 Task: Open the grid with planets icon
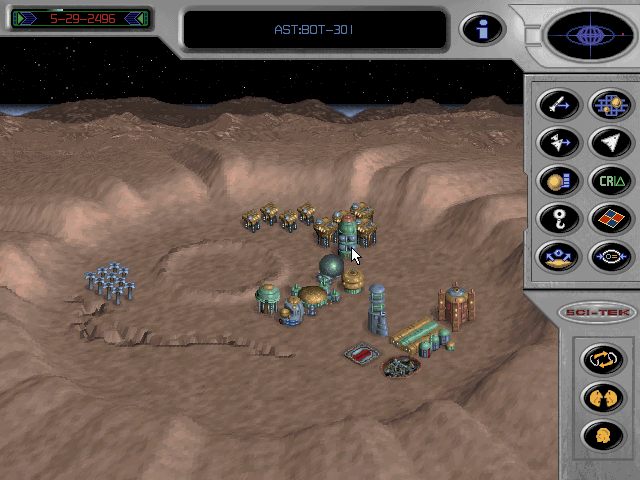pyautogui.click(x=609, y=104)
